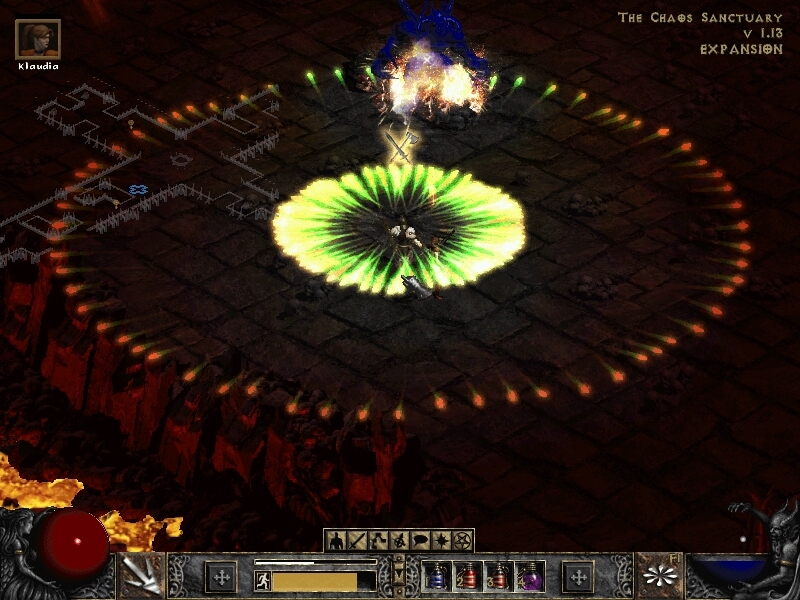Screen dimensions: 800x600
Task: Open the quest log star icon
Action: (440, 541)
